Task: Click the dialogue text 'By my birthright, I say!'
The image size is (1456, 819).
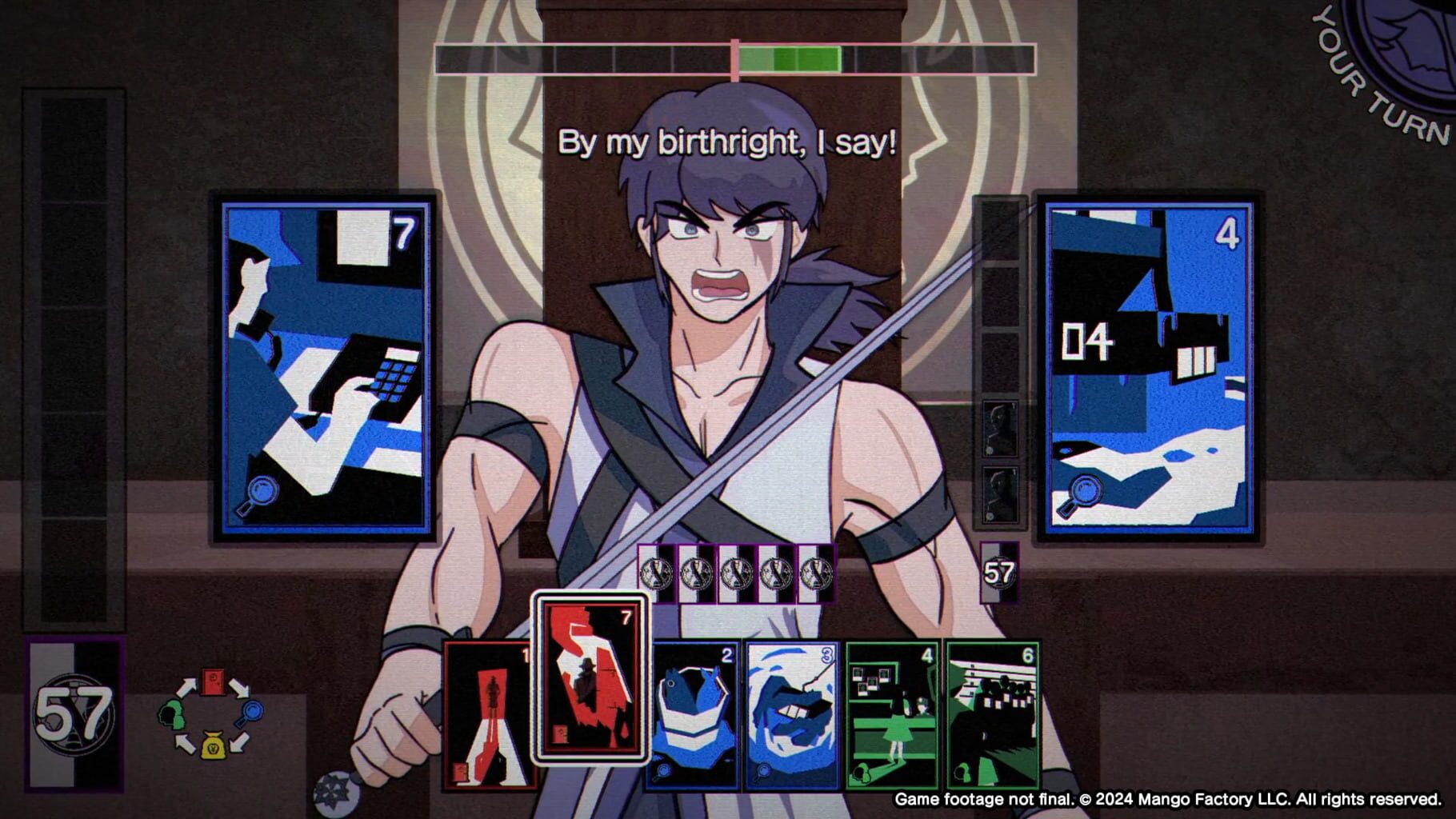Action: (730, 144)
